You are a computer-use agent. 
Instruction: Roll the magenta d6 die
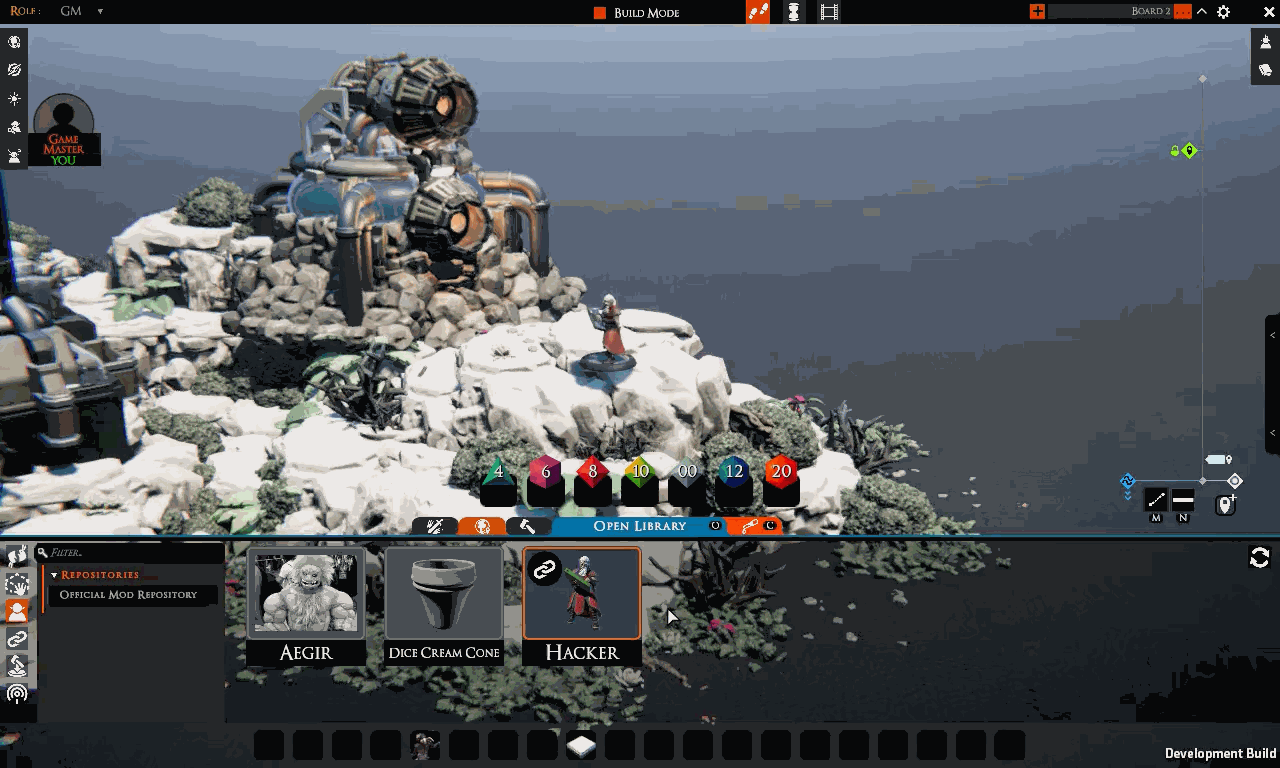pyautogui.click(x=545, y=472)
